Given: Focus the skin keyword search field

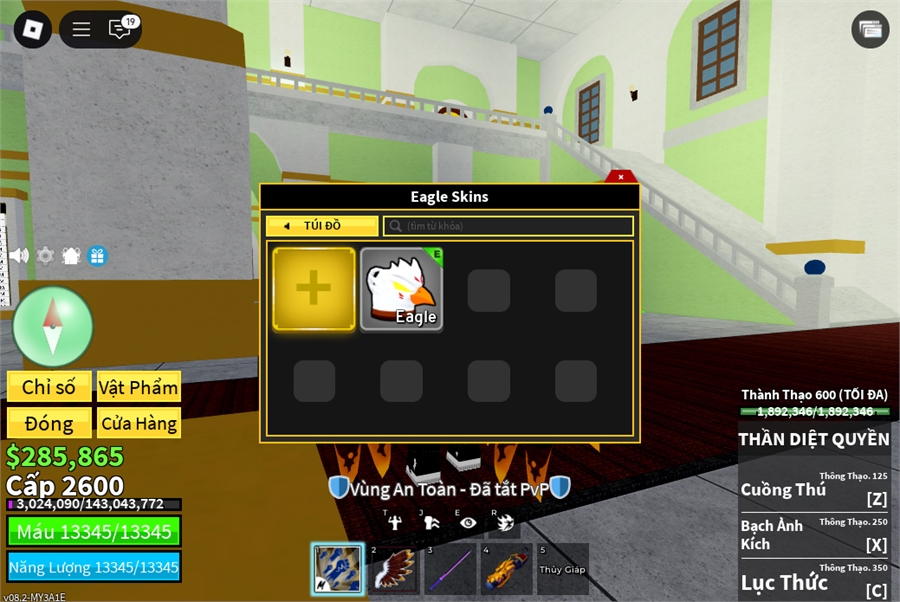Looking at the screenshot, I should point(508,226).
